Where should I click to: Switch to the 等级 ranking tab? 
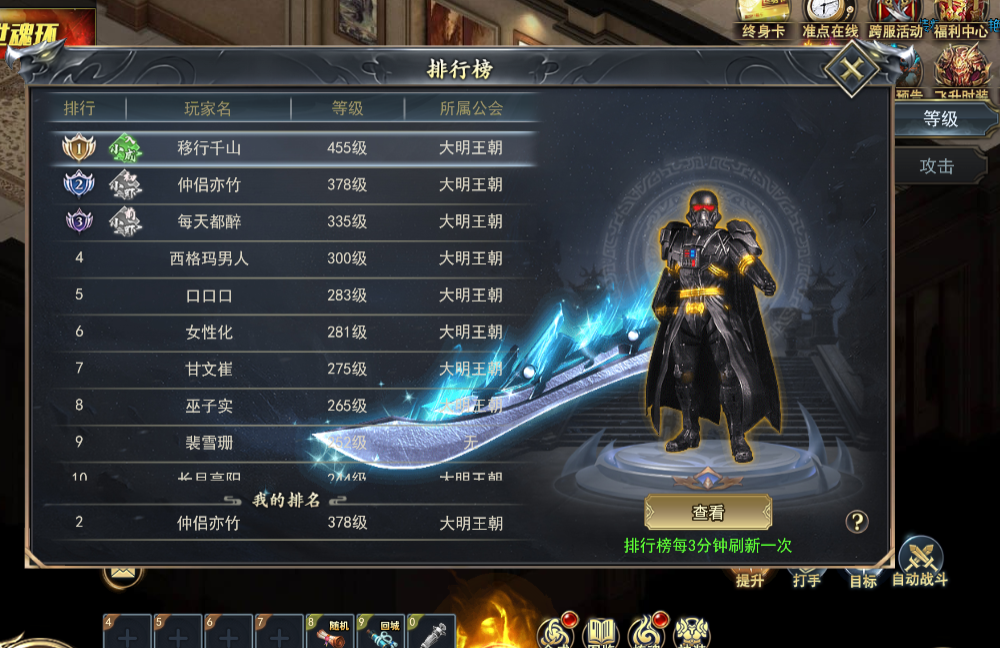[x=940, y=119]
